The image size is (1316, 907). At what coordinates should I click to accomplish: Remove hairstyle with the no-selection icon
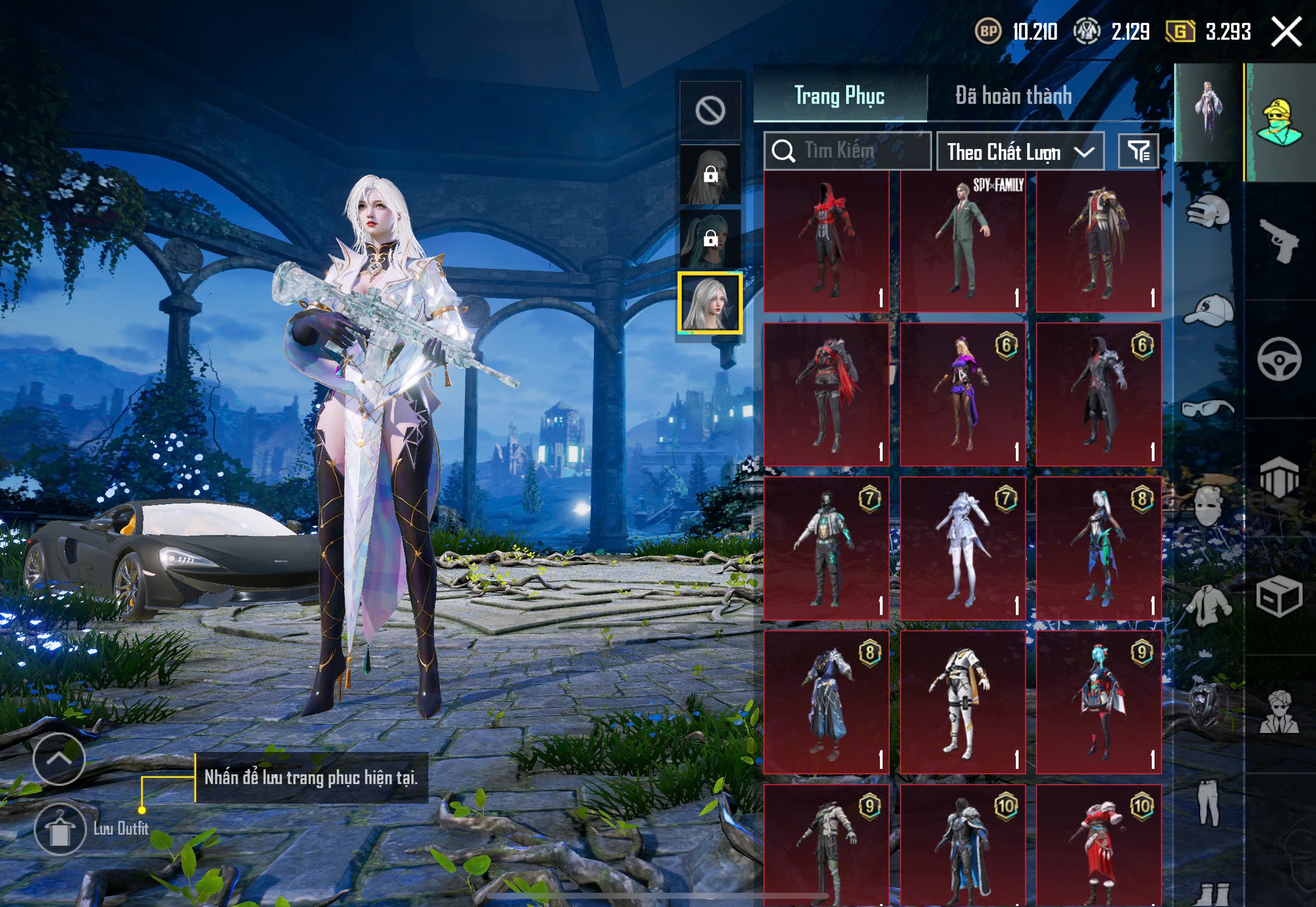coord(710,110)
